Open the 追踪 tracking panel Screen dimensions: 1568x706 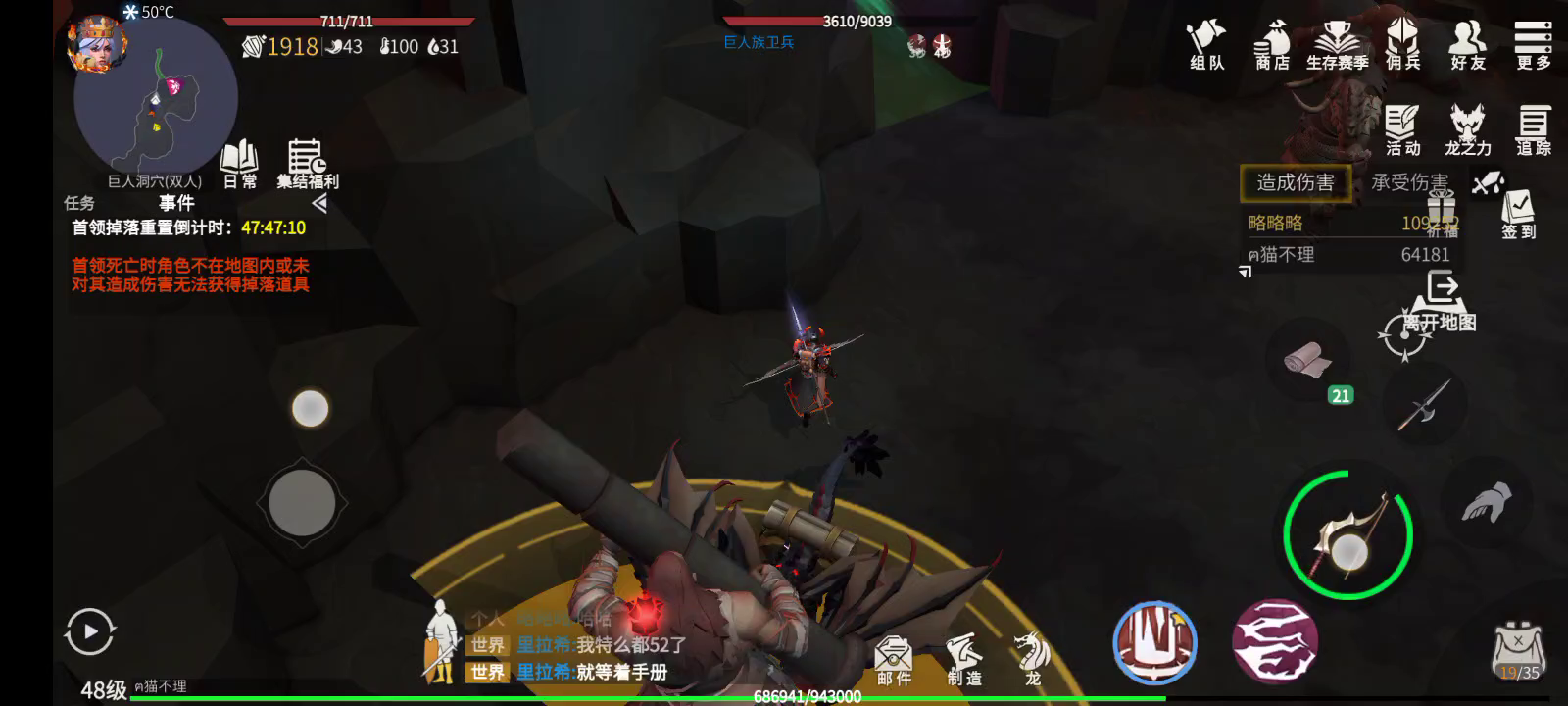1533,130
